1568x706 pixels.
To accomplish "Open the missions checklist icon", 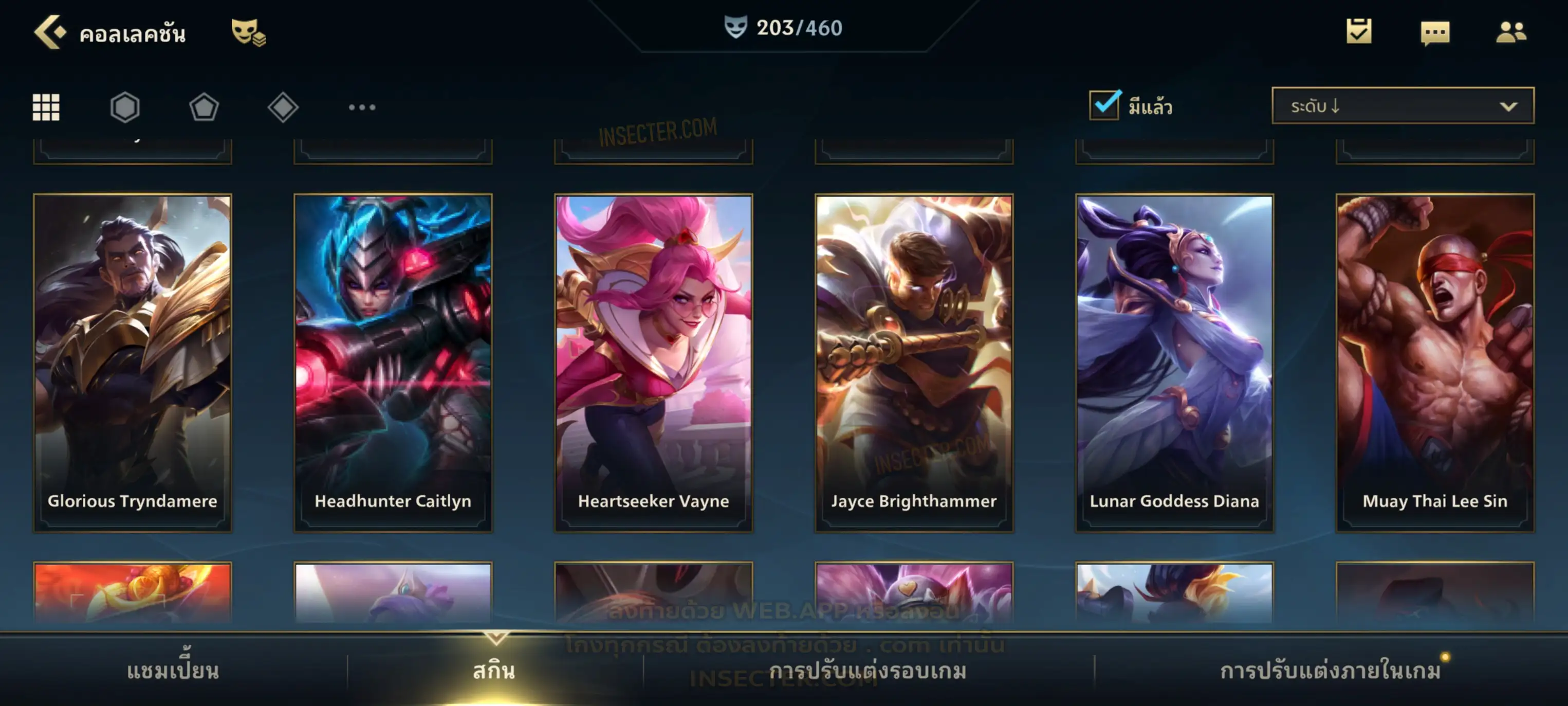I will (1359, 32).
